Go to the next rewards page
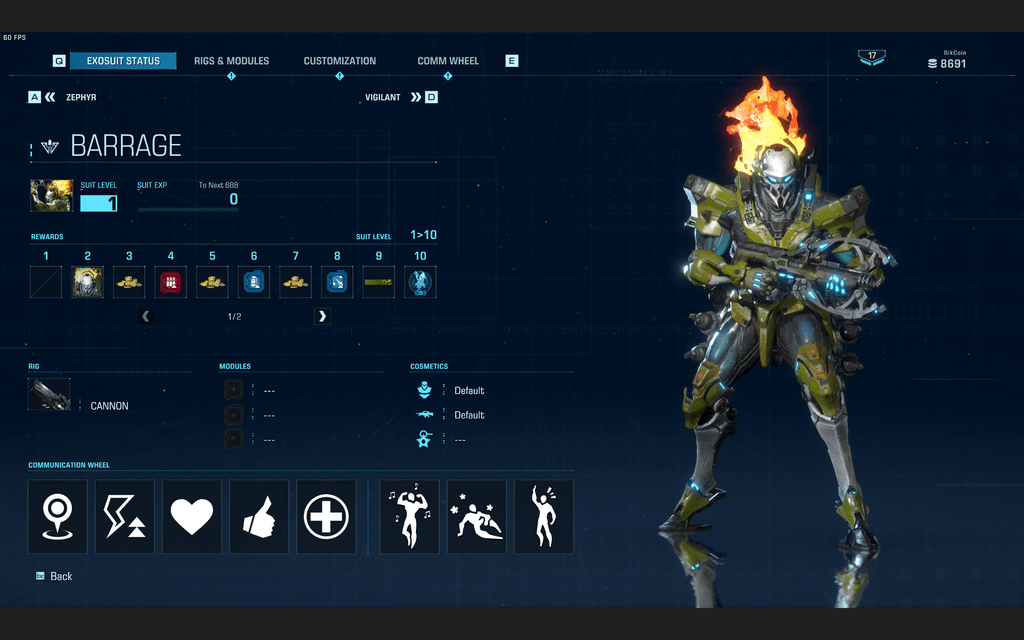Screen dimensions: 1024x640 coord(322,316)
